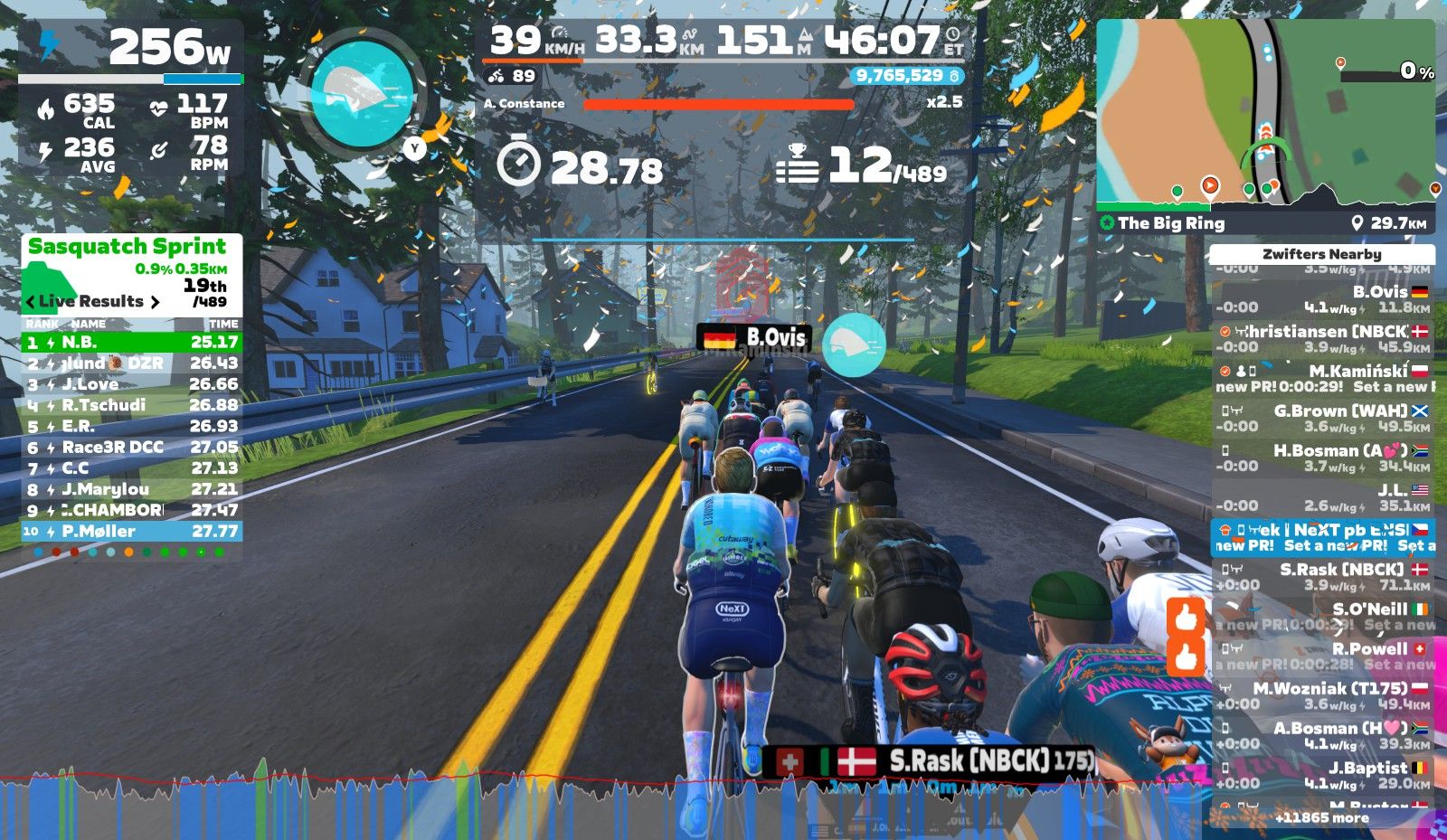Give a Ride On thumbs up
Image resolution: width=1447 pixels, height=840 pixels.
tap(1186, 619)
